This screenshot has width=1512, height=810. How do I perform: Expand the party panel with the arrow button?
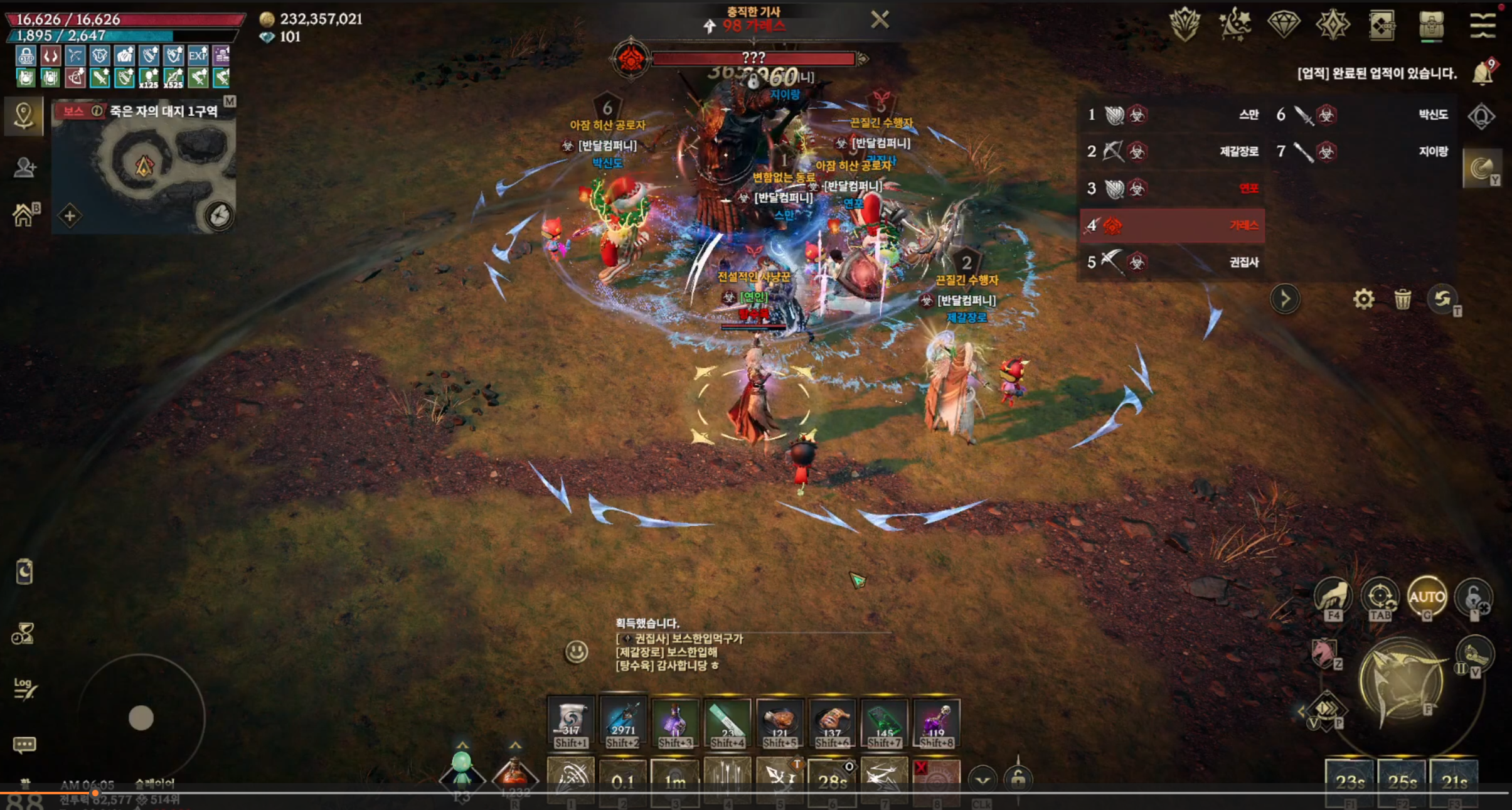tap(1284, 299)
